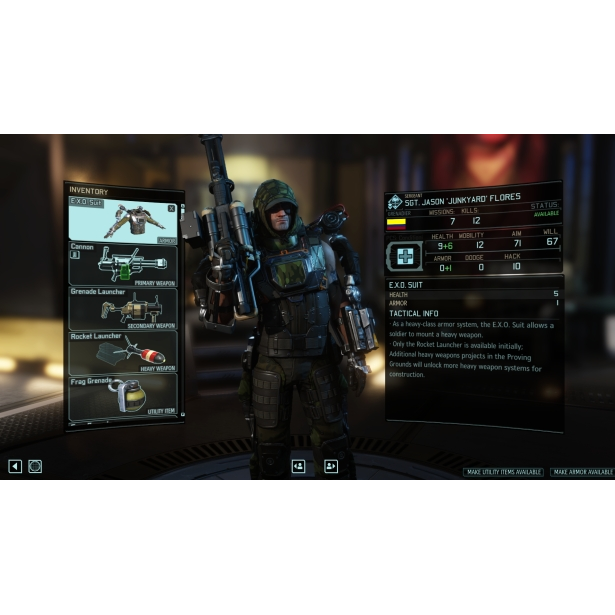The height and width of the screenshot is (615, 615).
Task: Open the Grenade Launcher secondary weapon slot
Action: click(x=122, y=308)
